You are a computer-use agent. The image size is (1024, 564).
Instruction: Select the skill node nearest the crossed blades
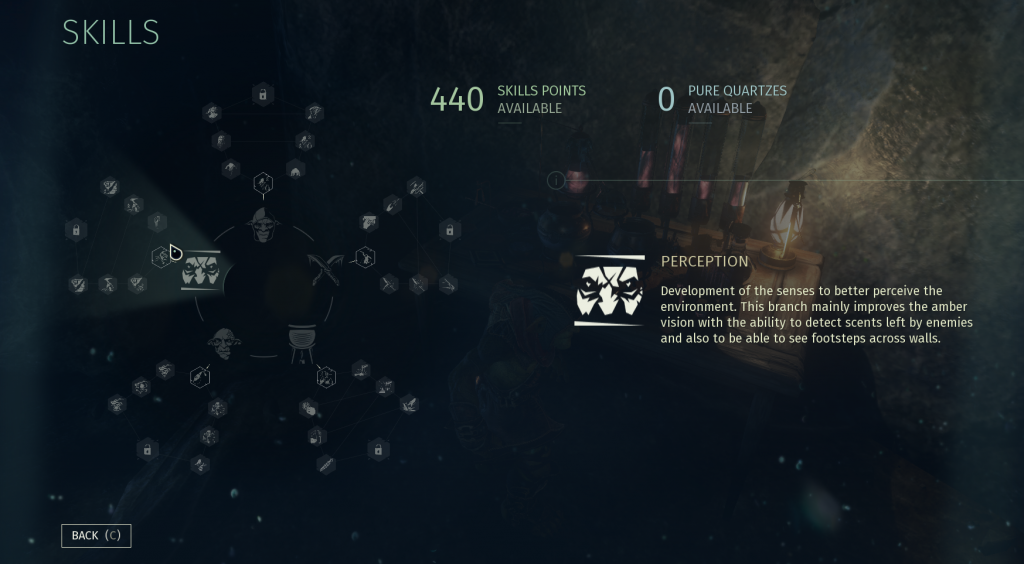pyautogui.click(x=367, y=257)
